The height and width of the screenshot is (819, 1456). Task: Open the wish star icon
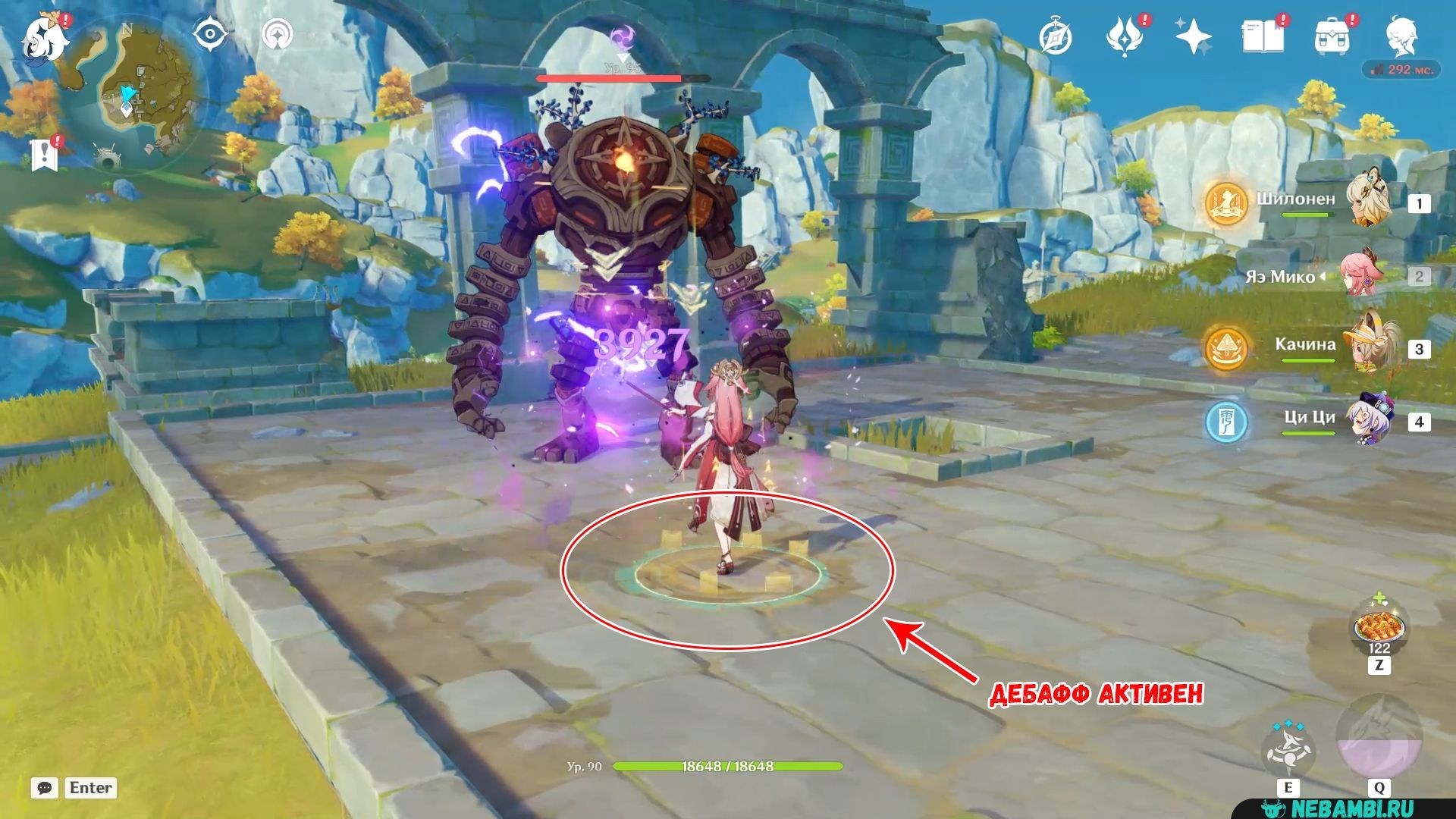[1193, 36]
